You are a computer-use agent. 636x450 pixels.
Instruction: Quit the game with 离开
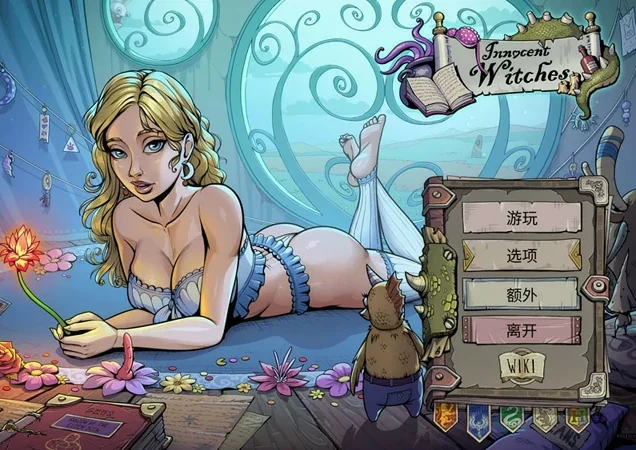(521, 330)
